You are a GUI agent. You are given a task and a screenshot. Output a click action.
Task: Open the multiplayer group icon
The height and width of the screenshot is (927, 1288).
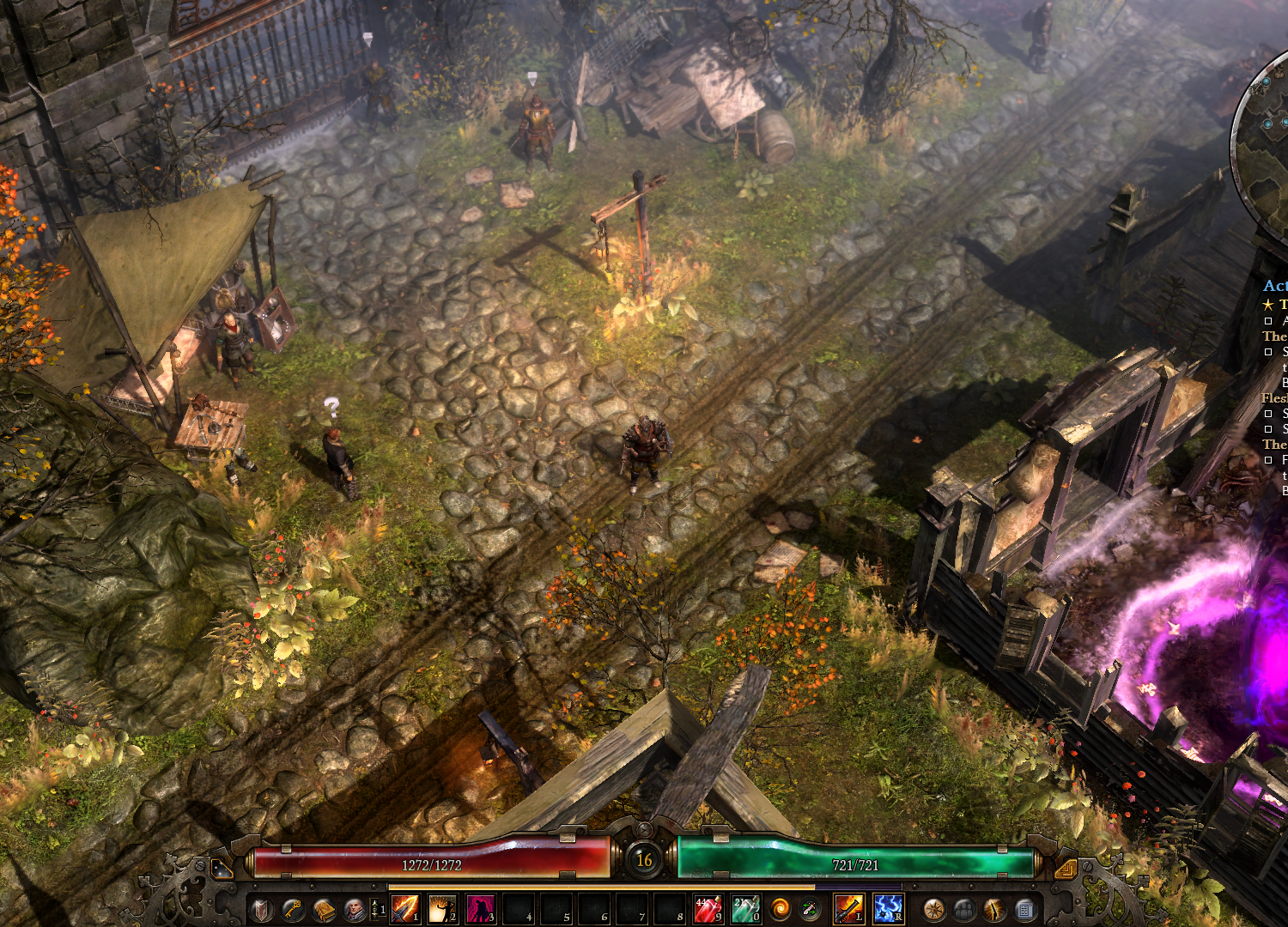click(964, 909)
